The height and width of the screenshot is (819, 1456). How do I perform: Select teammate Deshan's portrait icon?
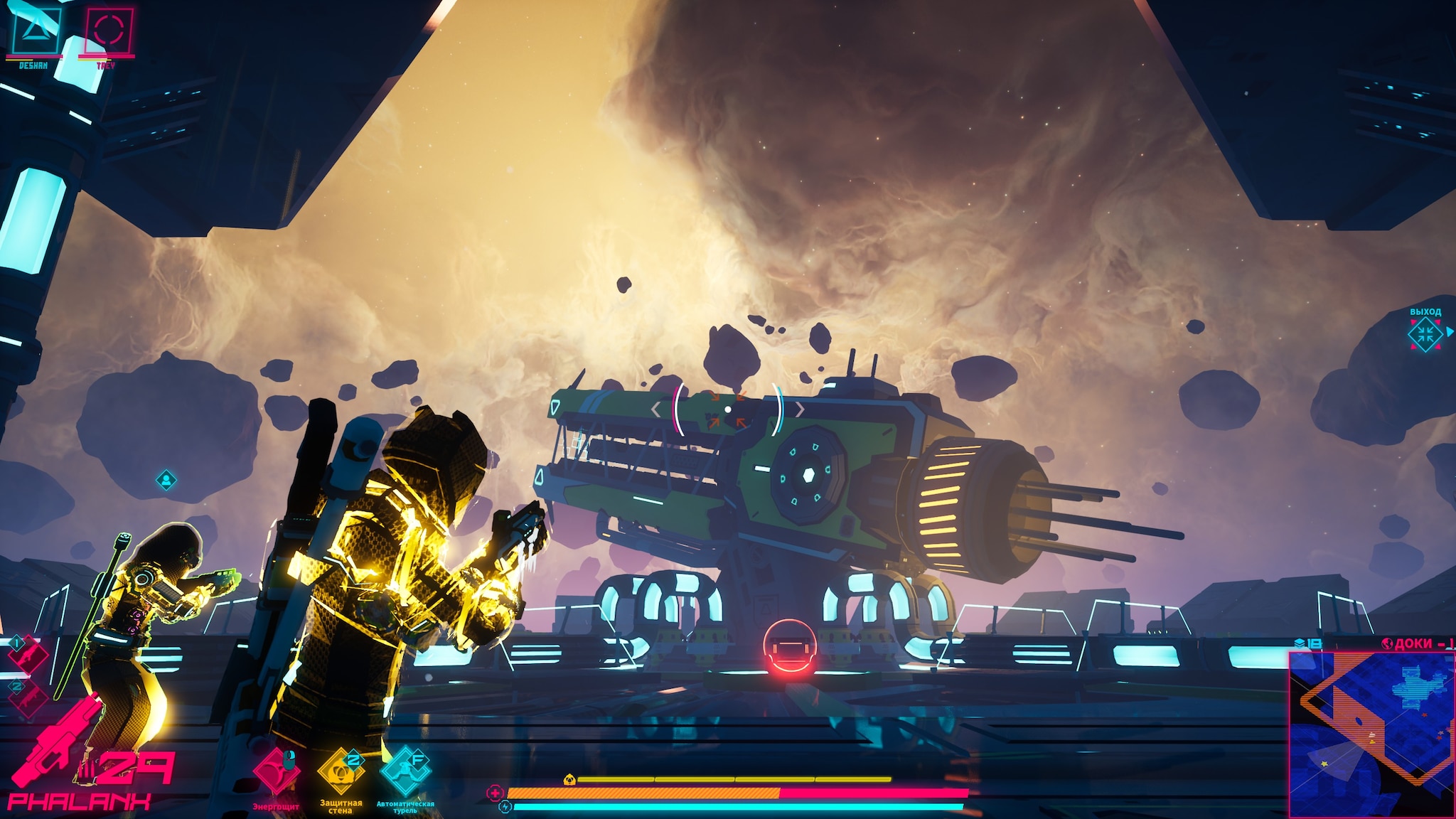33,28
